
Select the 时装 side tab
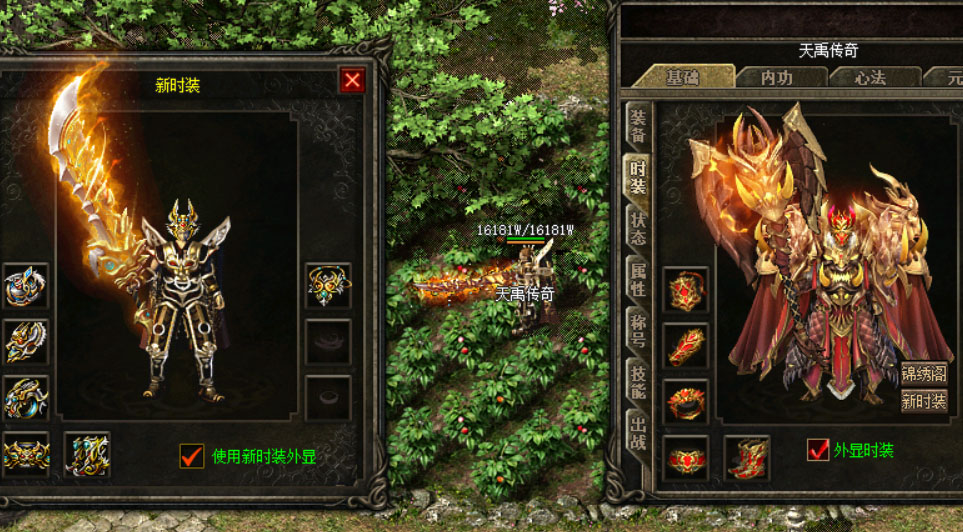pos(637,177)
